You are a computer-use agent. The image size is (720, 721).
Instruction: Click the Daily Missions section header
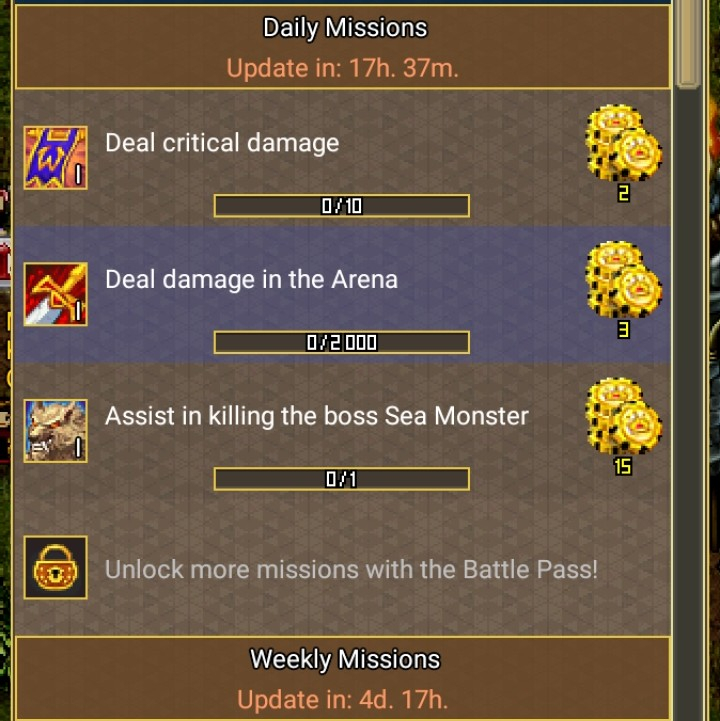pos(344,28)
